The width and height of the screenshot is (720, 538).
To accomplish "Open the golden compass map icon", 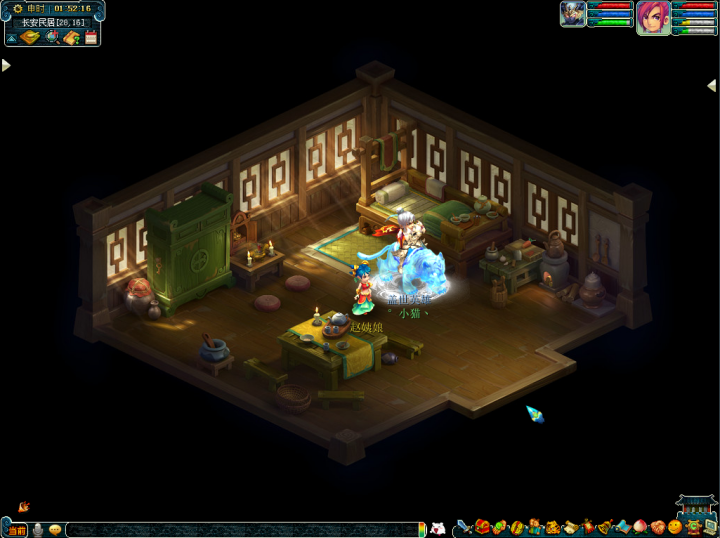I will tap(30, 38).
